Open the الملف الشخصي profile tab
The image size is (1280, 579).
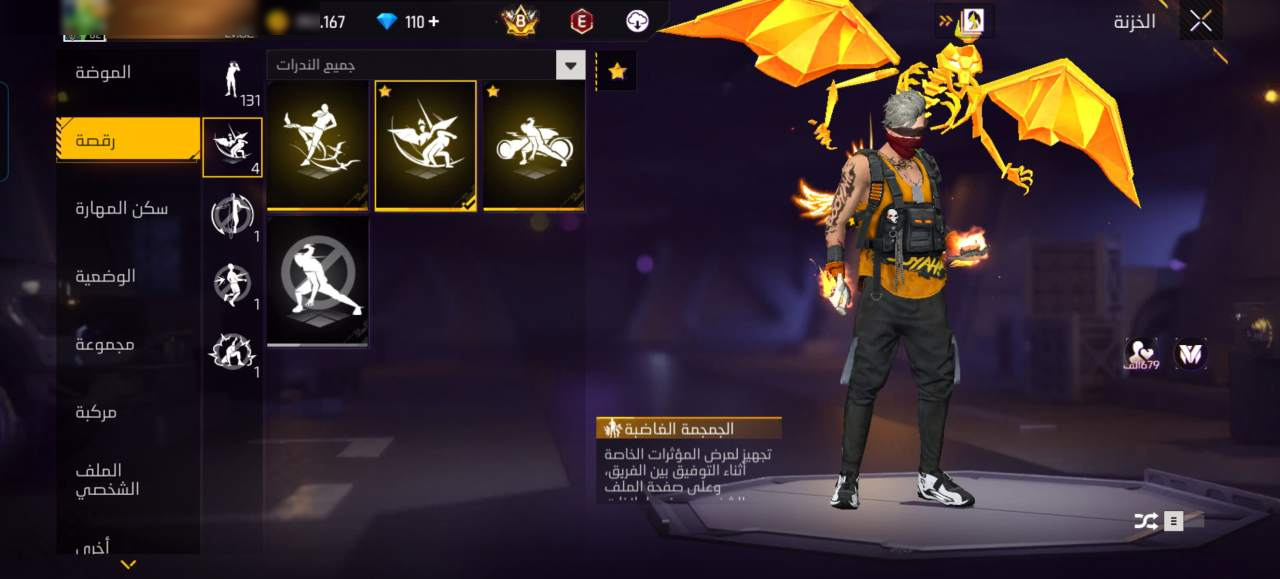point(107,480)
